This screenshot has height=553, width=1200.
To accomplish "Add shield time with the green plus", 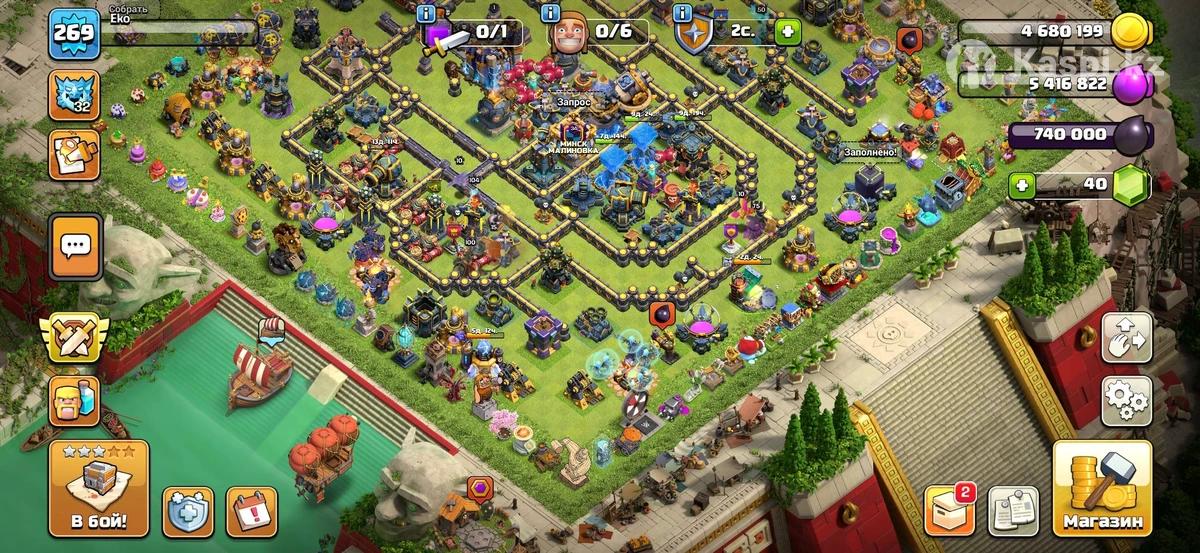I will point(789,31).
